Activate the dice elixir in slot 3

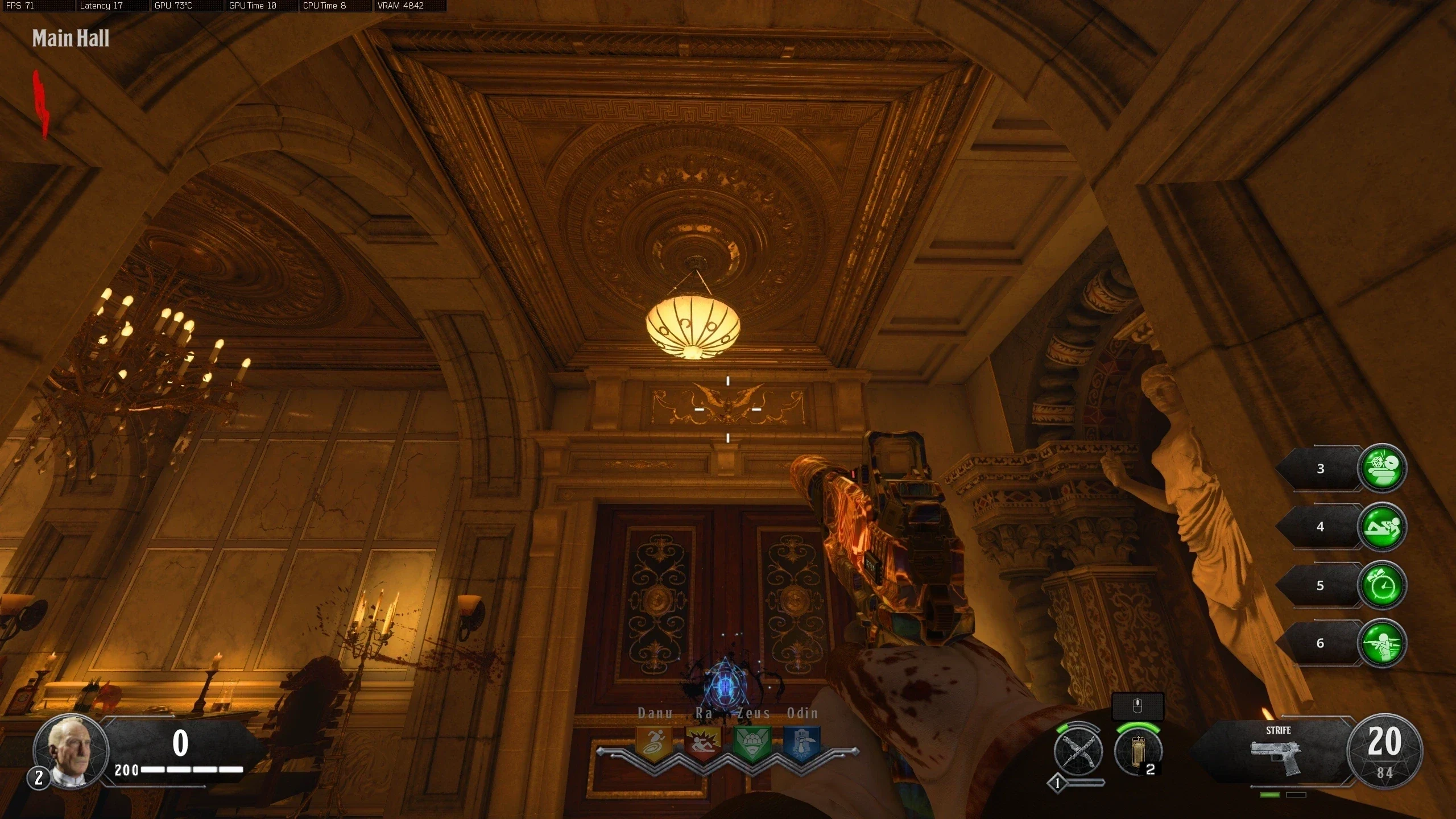[x=1381, y=468]
